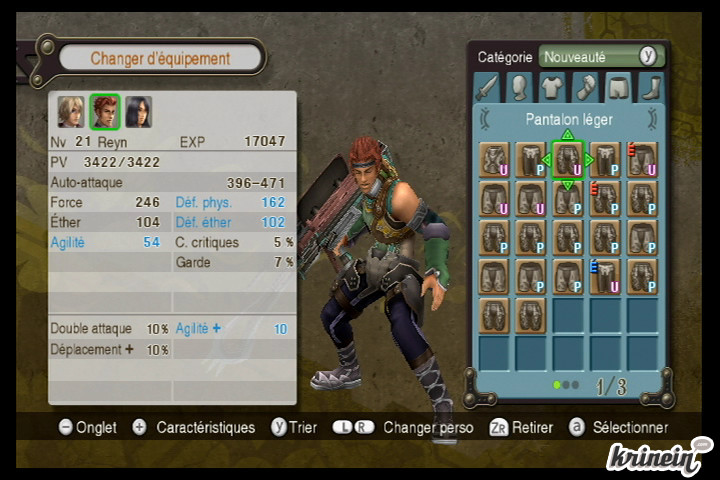The image size is (720, 480).
Task: Equip the green-highlighted Pantalon léger
Action: point(567,160)
